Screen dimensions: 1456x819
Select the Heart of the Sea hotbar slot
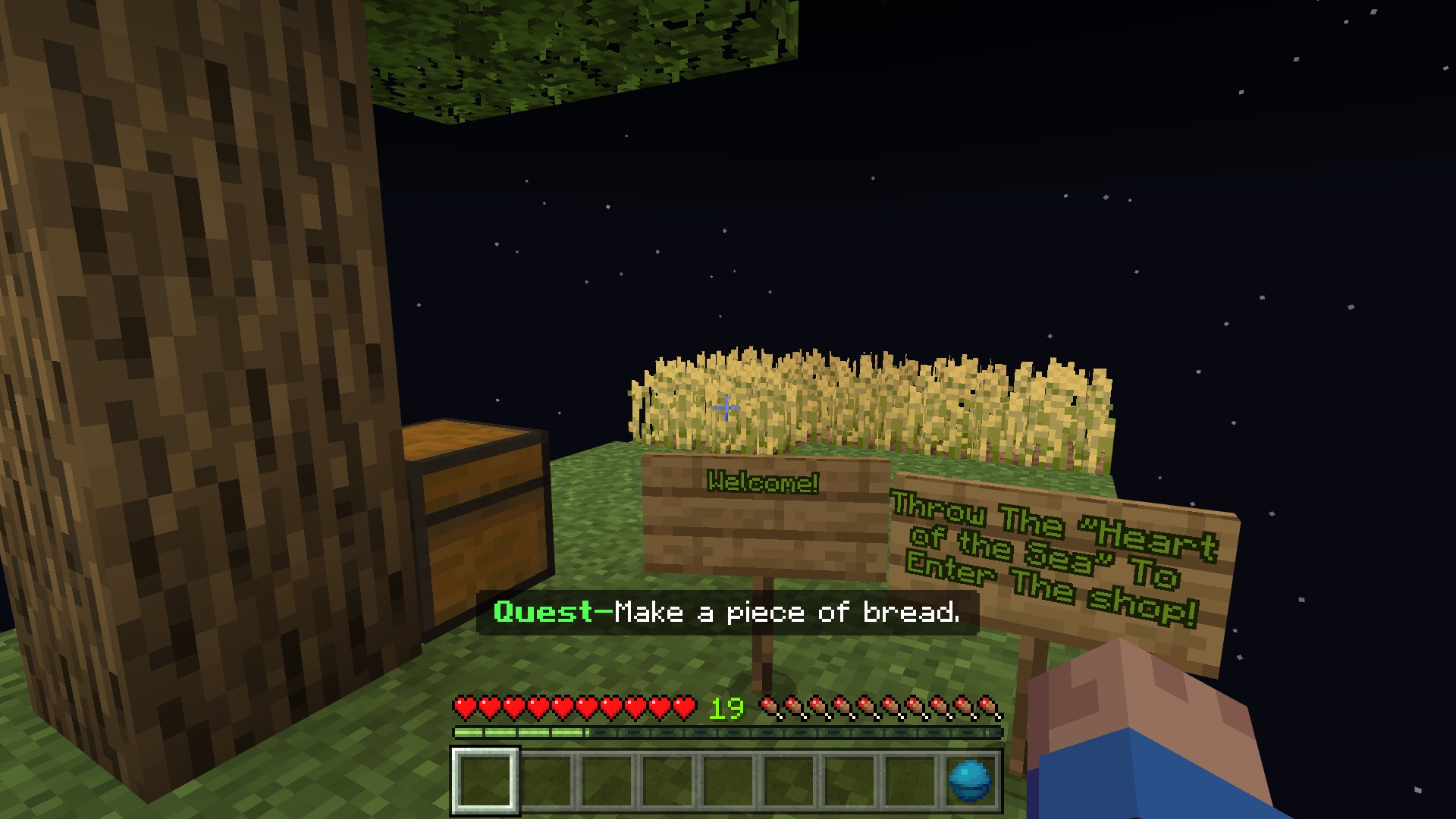click(x=970, y=780)
